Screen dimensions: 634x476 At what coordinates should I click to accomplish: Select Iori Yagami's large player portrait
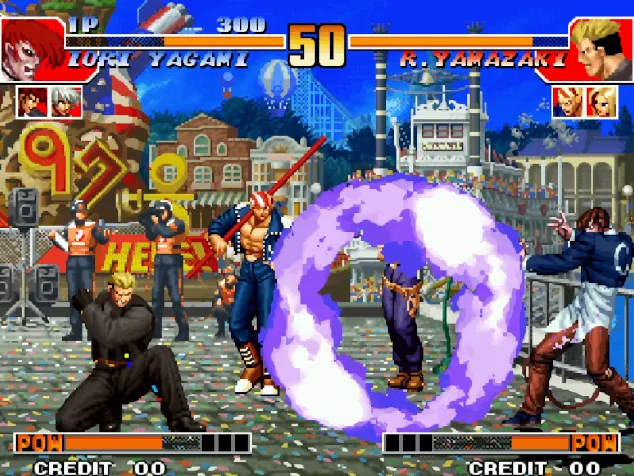pyautogui.click(x=32, y=50)
